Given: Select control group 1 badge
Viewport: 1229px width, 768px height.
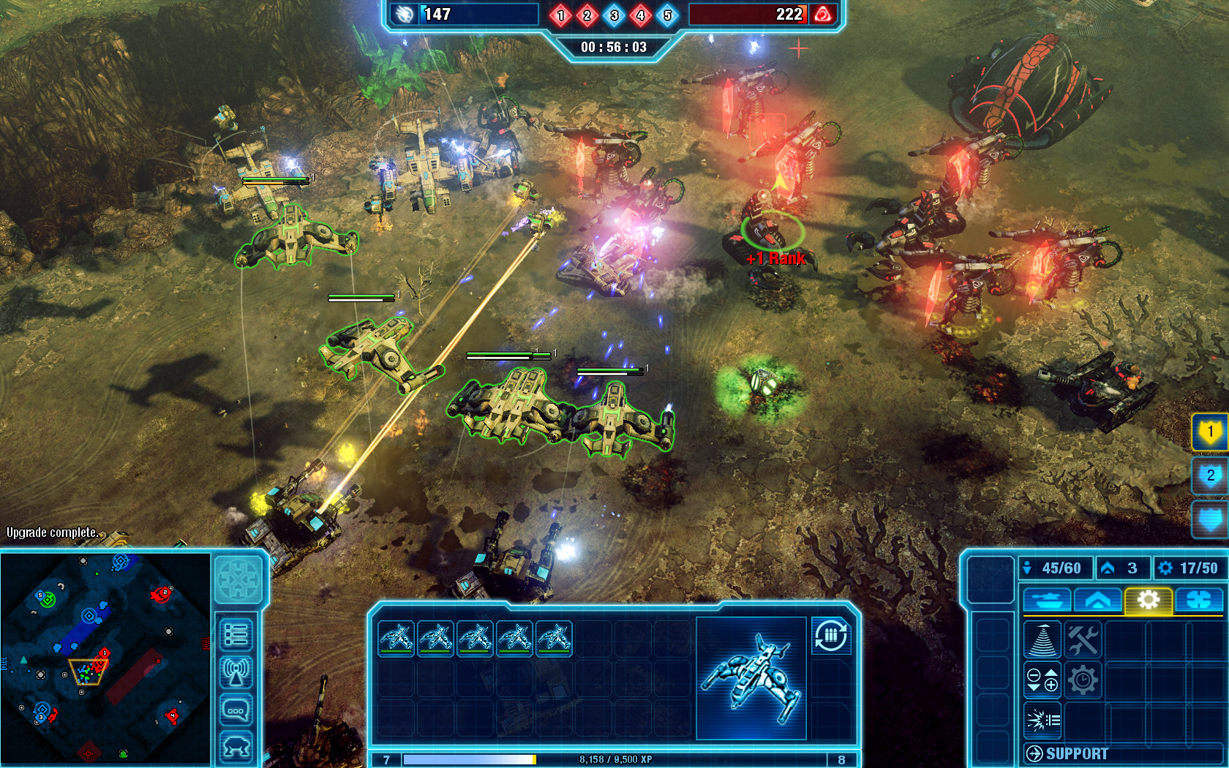Looking at the screenshot, I should tap(1210, 432).
